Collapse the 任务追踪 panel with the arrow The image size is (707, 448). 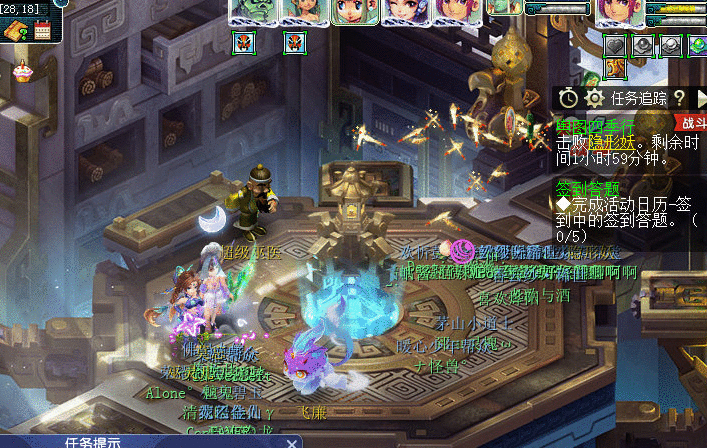(x=699, y=98)
